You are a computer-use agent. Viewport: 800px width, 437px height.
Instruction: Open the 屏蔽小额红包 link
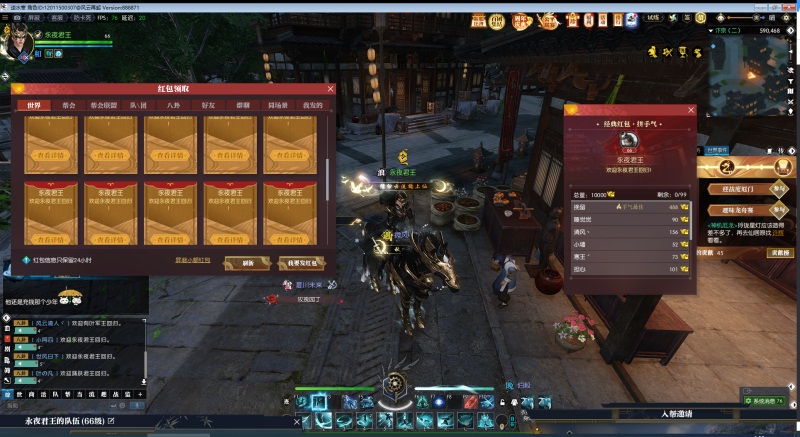[192, 260]
